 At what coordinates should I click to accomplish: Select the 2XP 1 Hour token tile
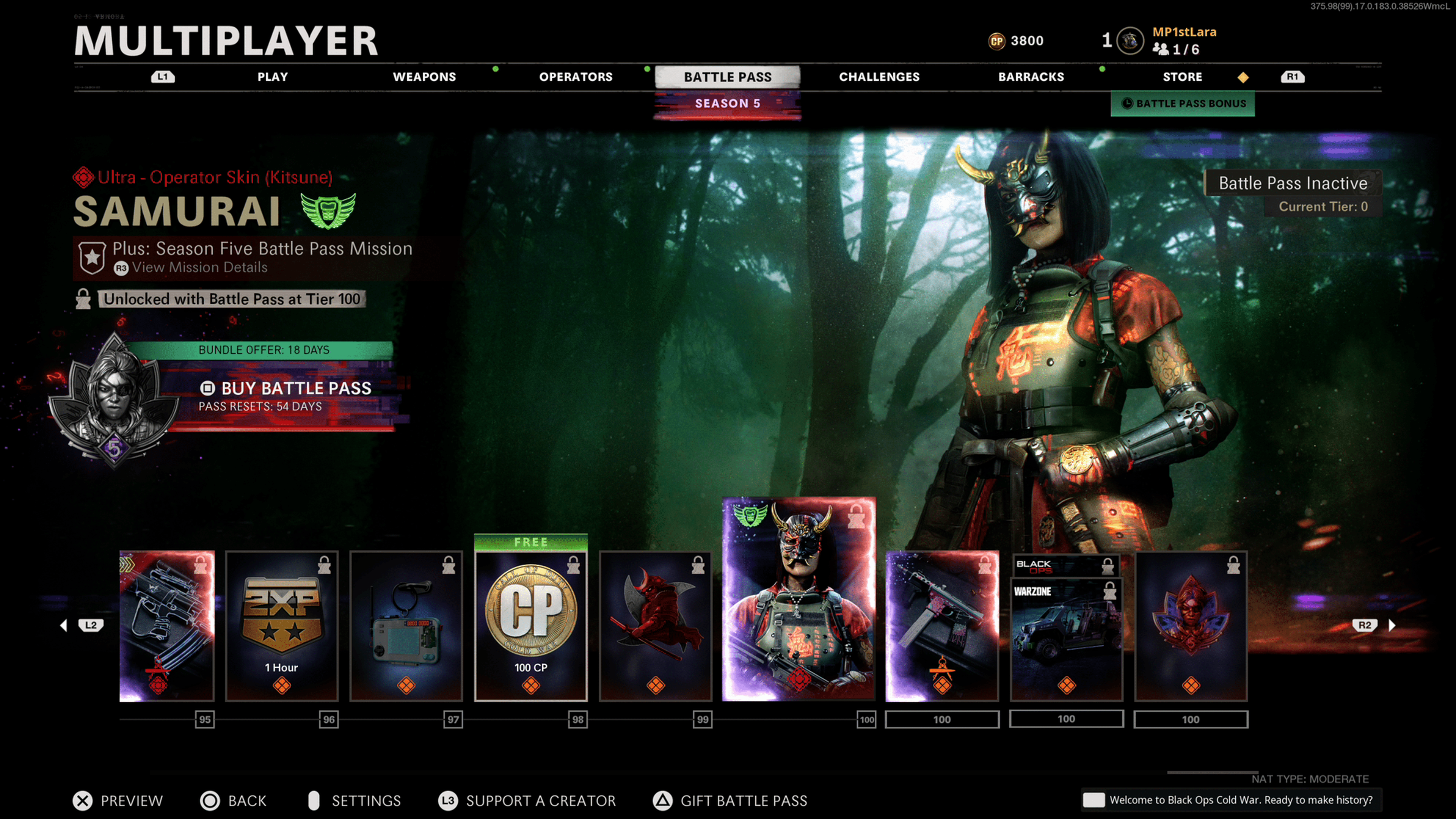(x=281, y=626)
